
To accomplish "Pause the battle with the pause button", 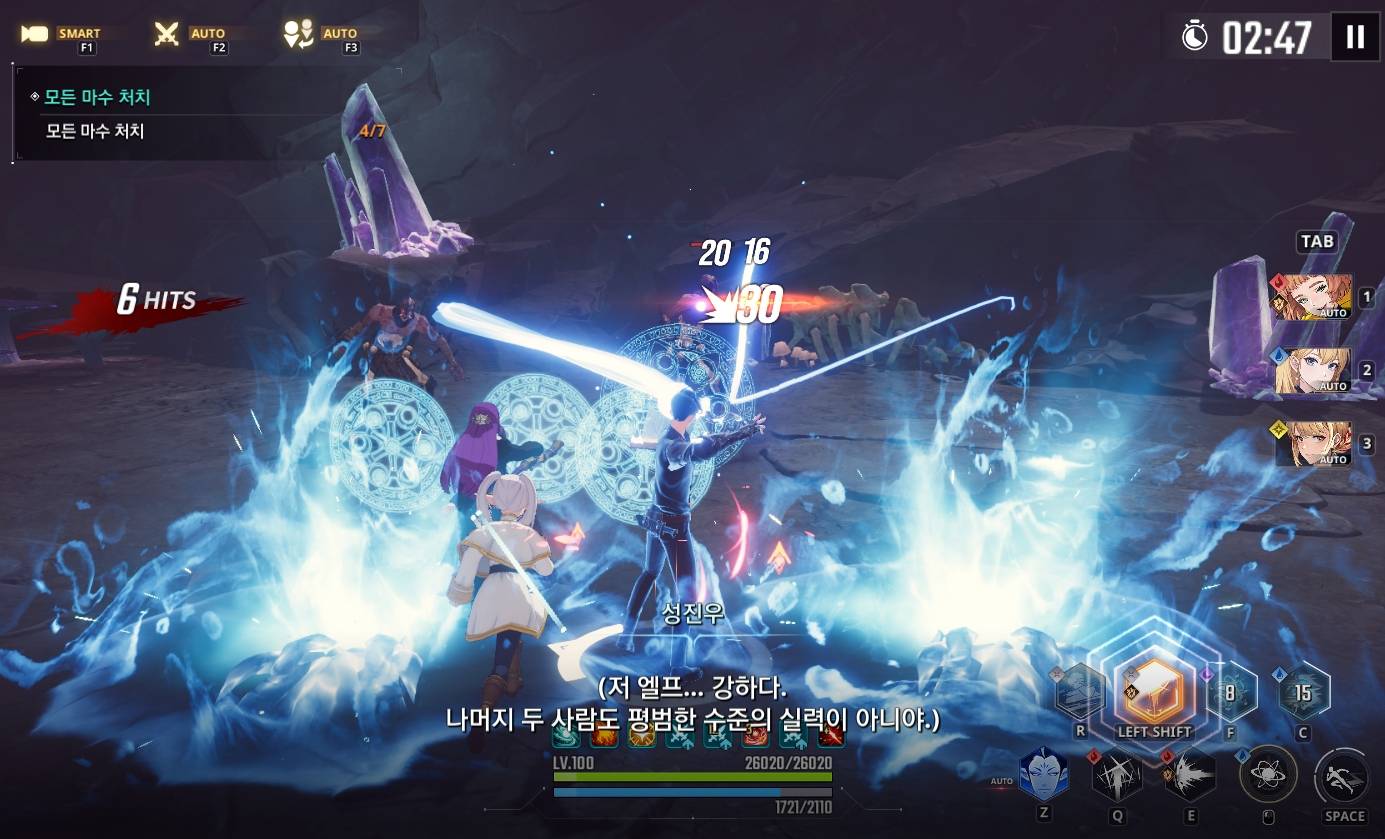I will (x=1355, y=37).
